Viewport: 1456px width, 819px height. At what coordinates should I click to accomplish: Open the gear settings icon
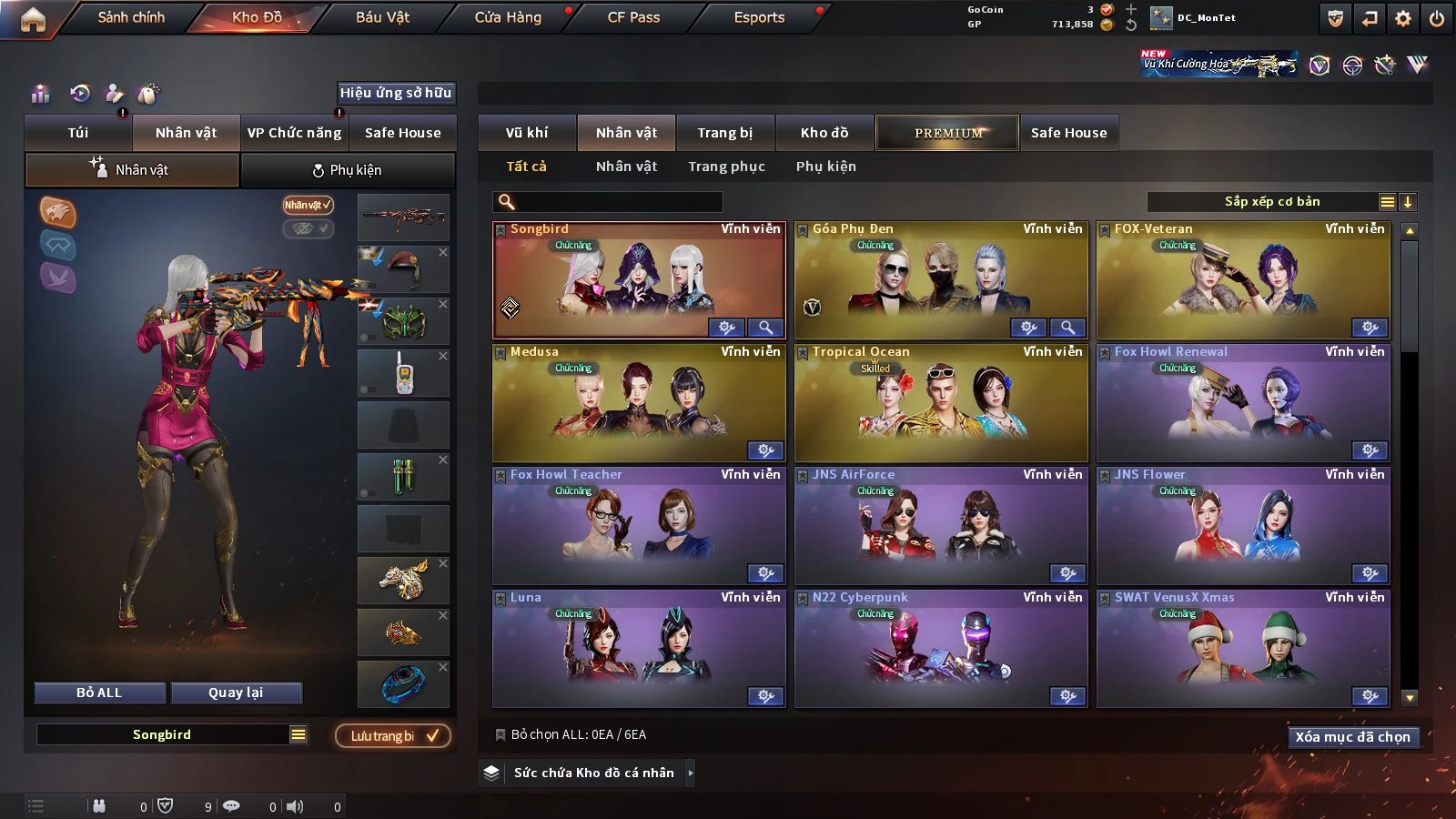pos(1403,18)
